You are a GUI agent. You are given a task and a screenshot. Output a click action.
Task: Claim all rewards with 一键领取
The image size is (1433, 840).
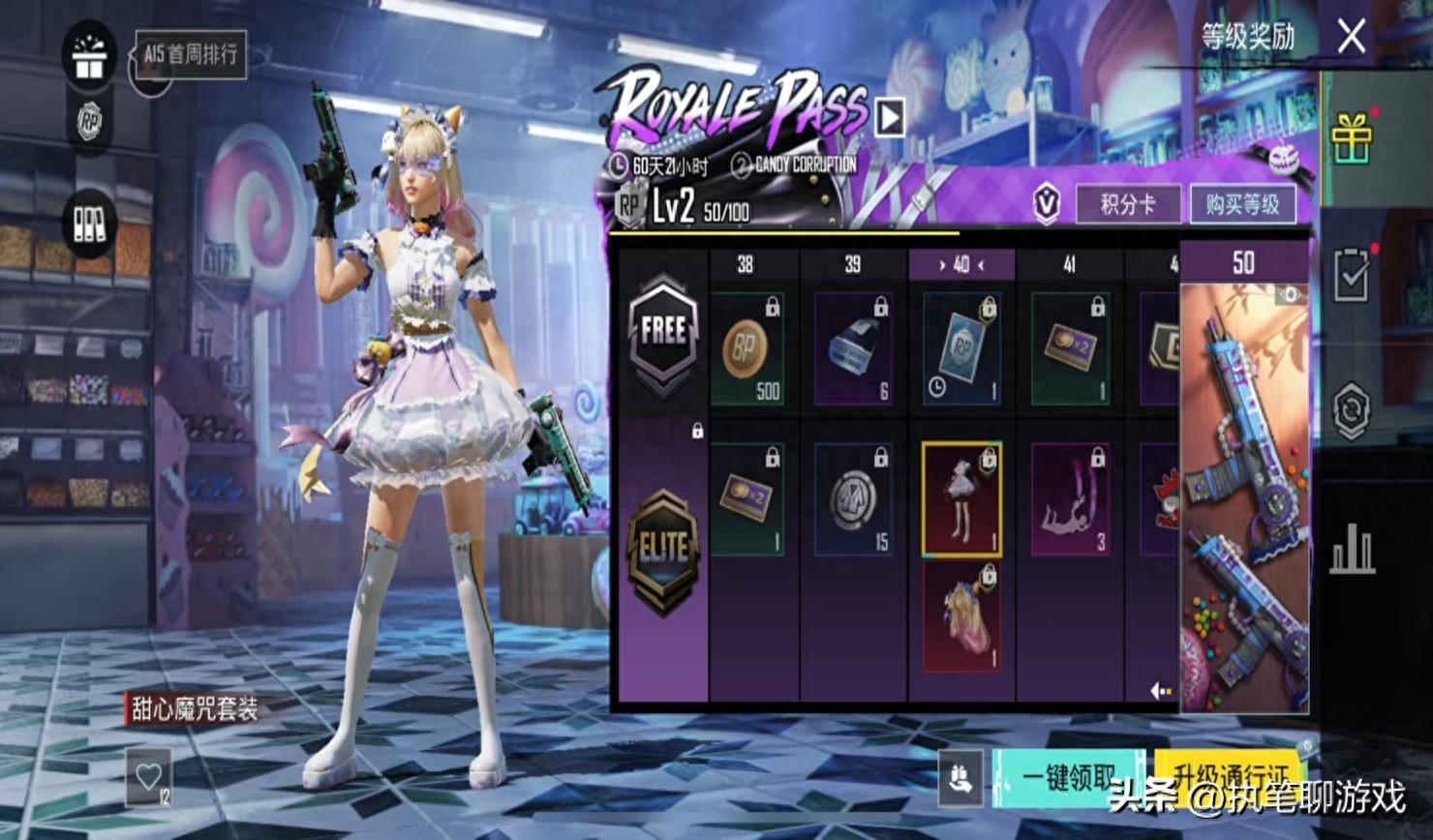1069,777
